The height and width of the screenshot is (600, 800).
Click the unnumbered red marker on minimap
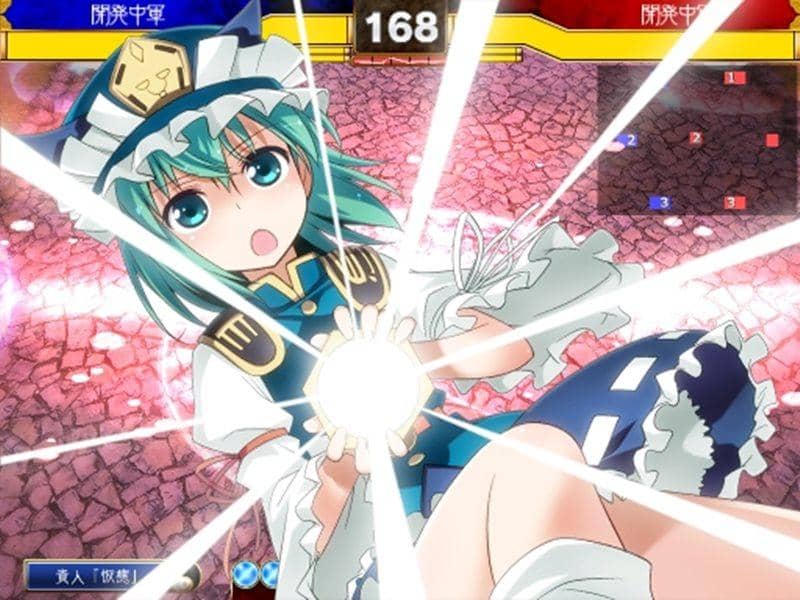[772, 140]
